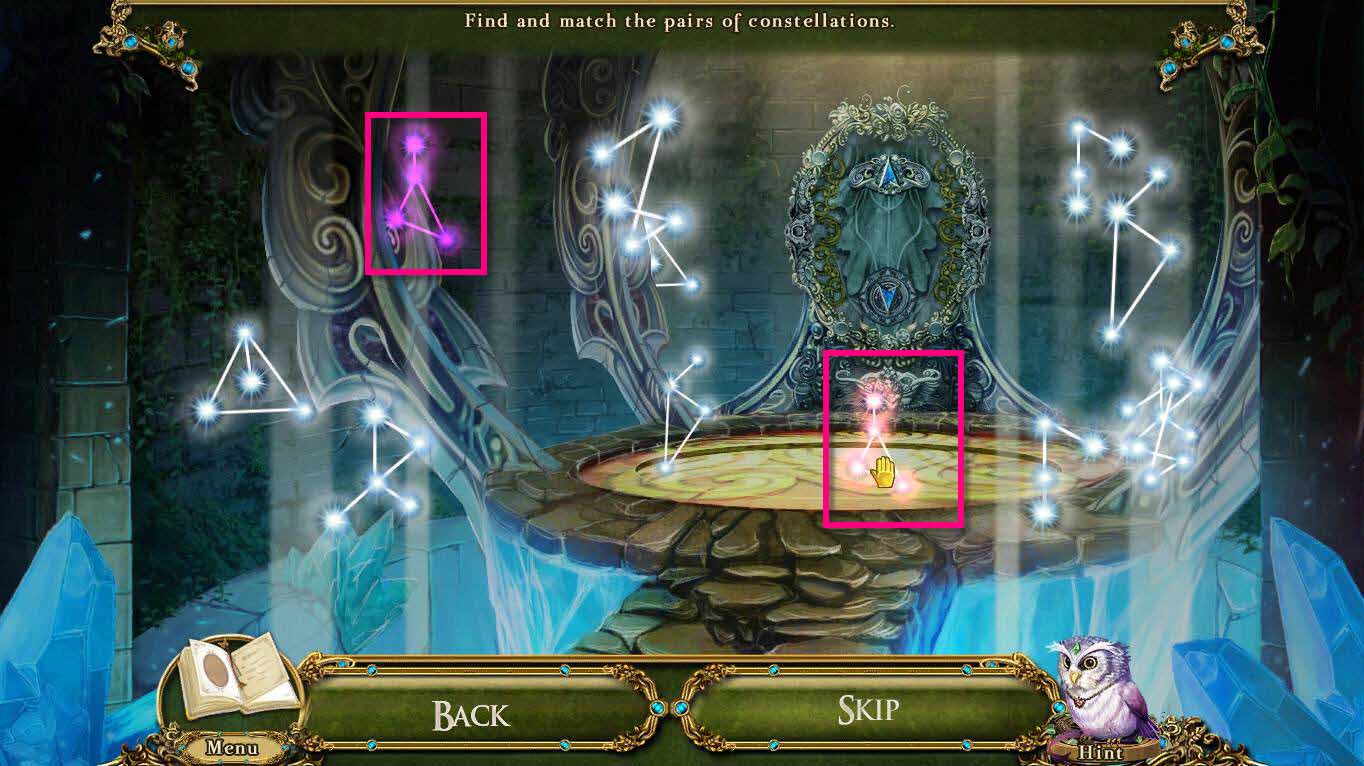Click the blue gem on the Back button frame
This screenshot has width=1364, height=766.
coord(370,670)
